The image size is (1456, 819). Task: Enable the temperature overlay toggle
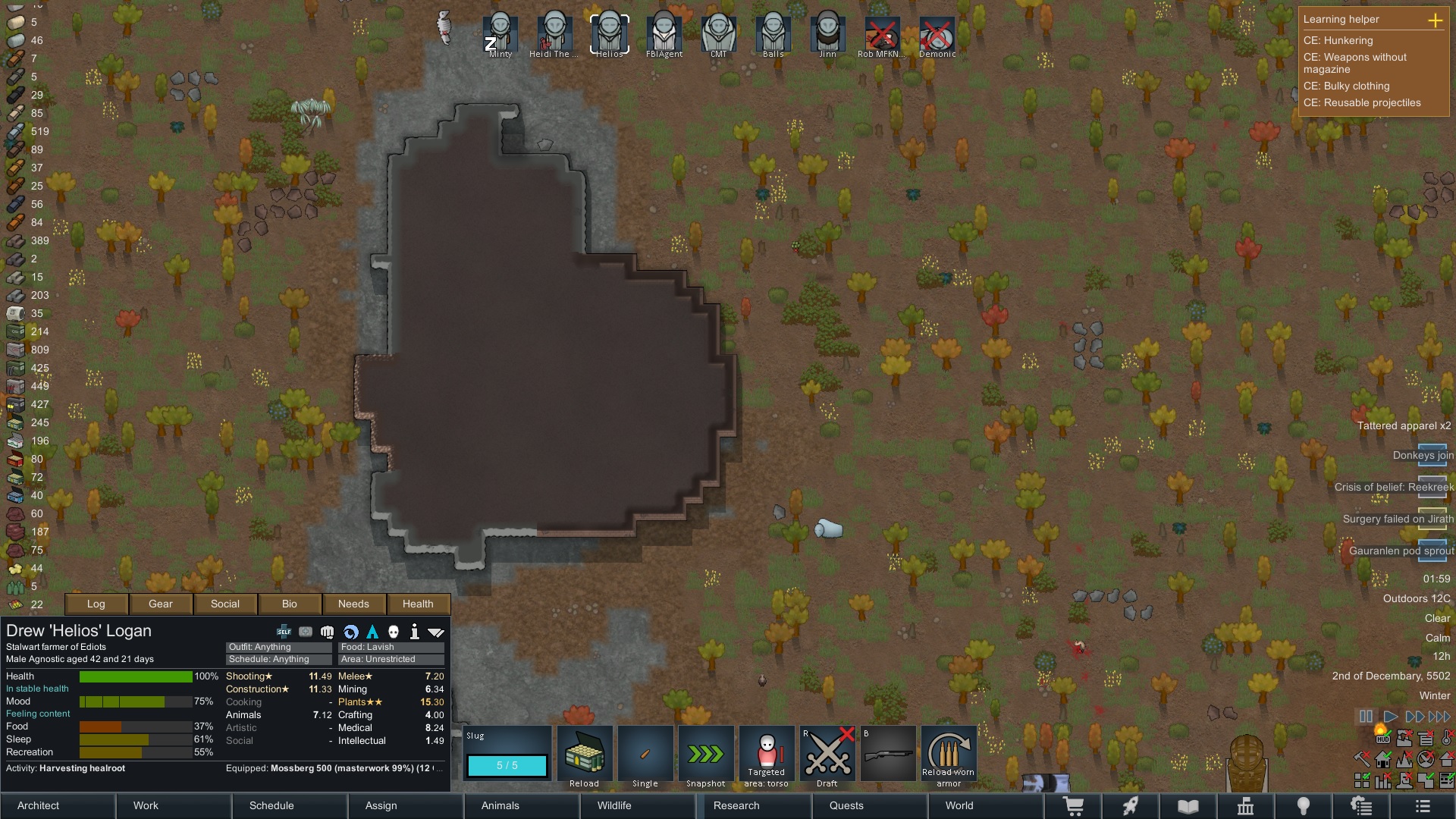coord(1446,739)
